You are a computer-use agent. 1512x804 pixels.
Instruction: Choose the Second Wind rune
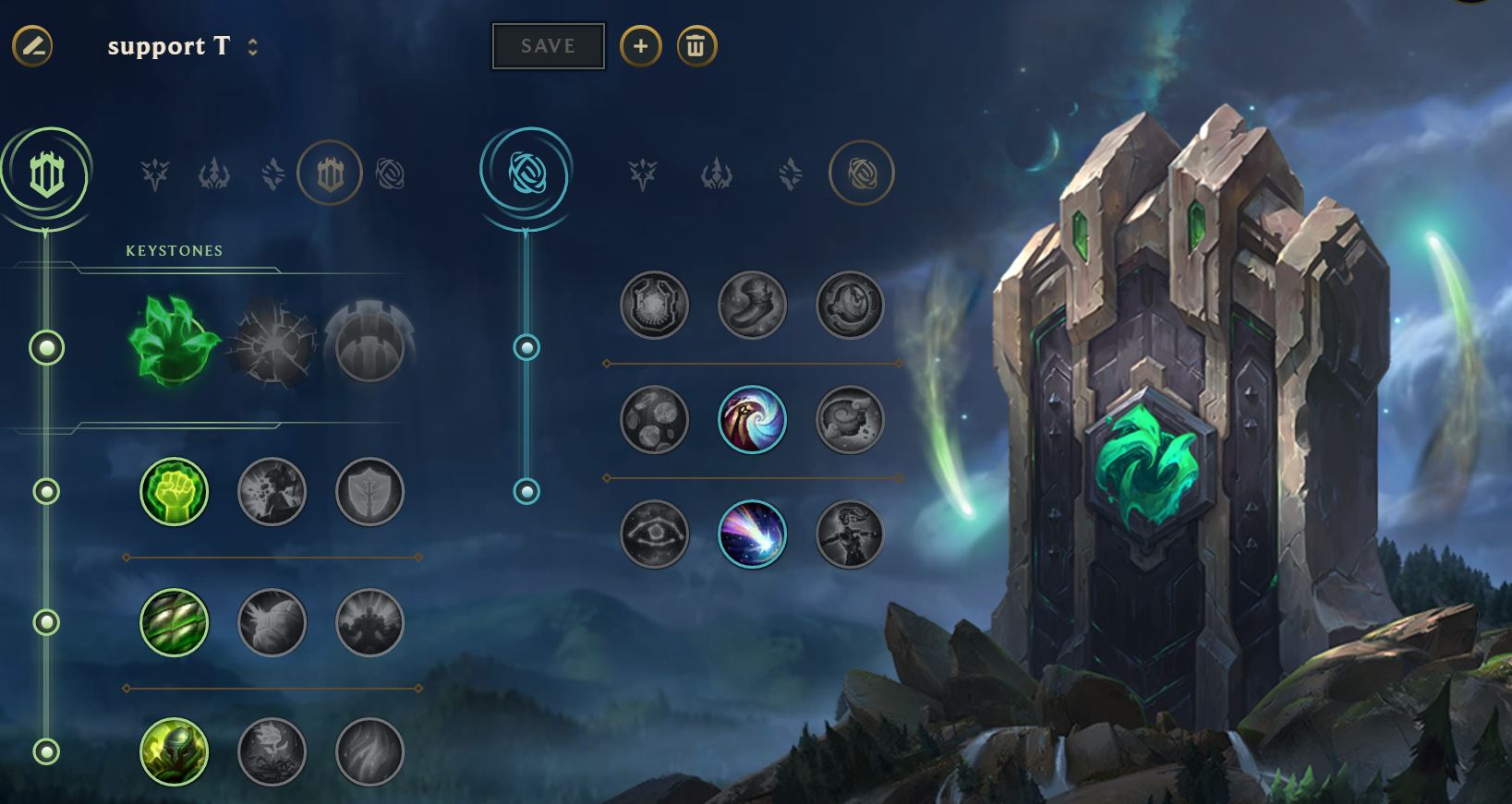click(272, 622)
